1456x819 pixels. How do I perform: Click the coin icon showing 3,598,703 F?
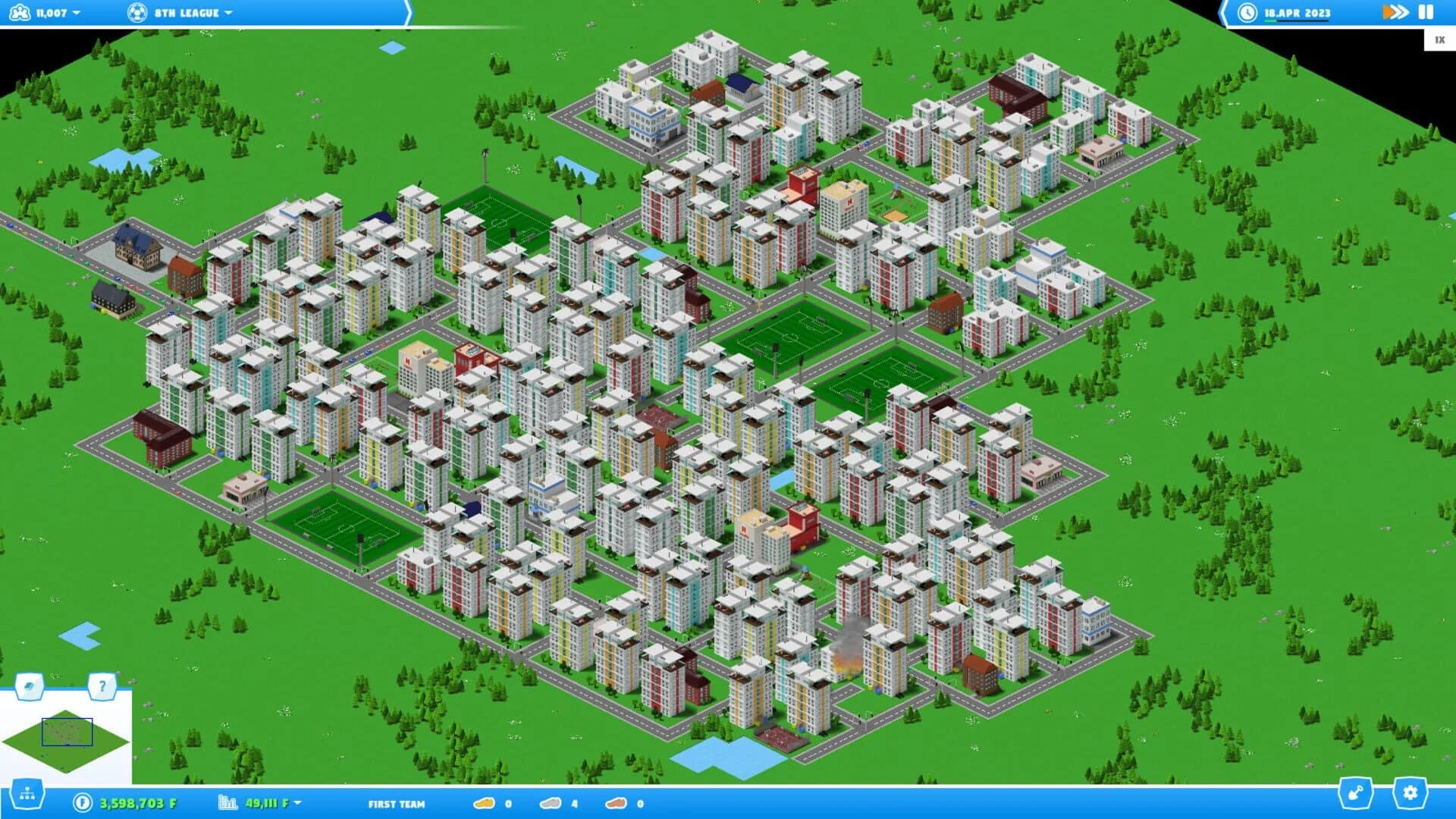coord(83,802)
